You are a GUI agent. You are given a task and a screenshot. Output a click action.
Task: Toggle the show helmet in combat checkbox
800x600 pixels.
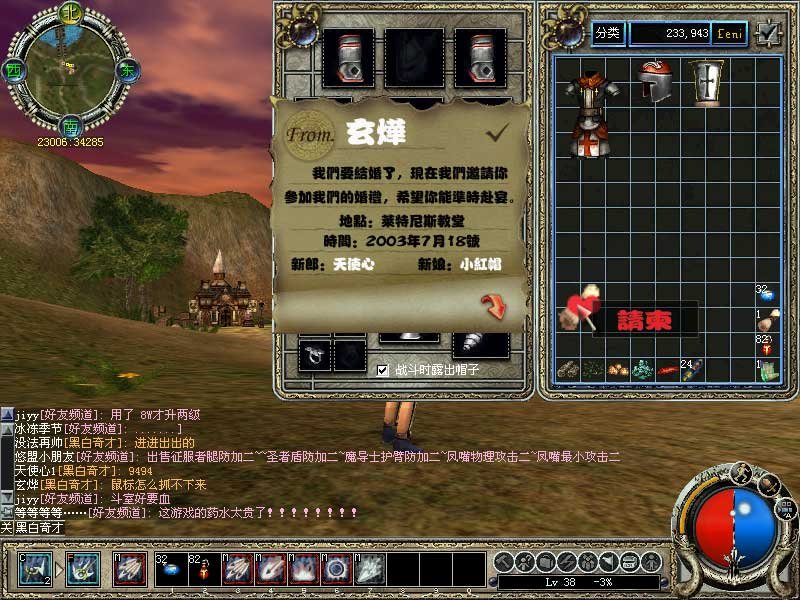point(382,370)
